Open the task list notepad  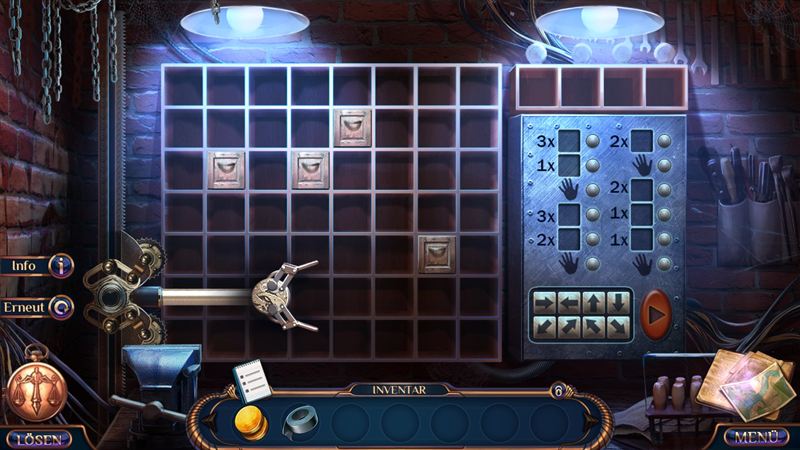click(251, 380)
